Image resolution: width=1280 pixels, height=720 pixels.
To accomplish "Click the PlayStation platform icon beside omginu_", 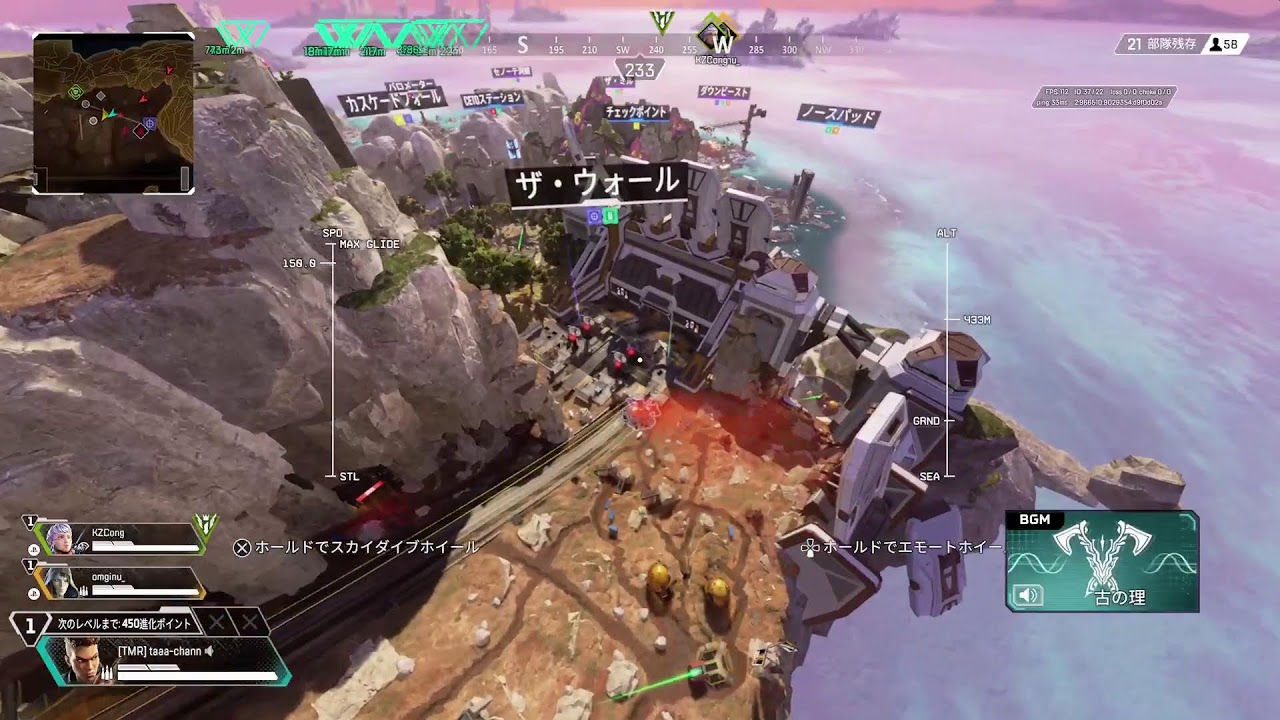I will coord(33,592).
